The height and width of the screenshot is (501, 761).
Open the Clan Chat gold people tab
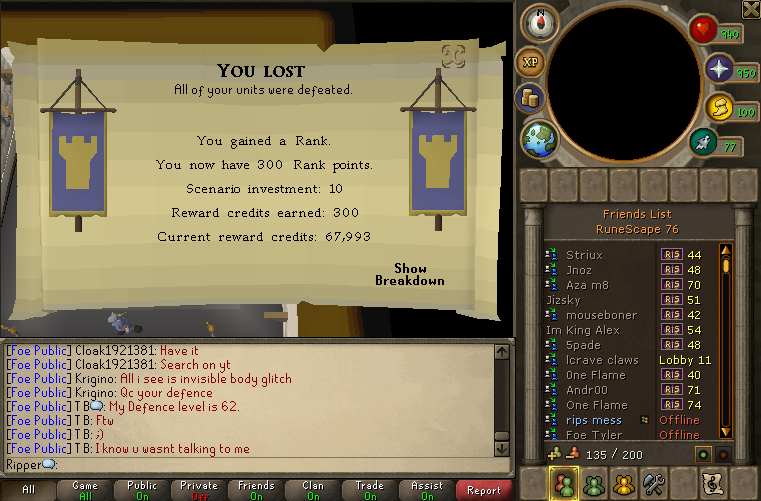tap(624, 484)
